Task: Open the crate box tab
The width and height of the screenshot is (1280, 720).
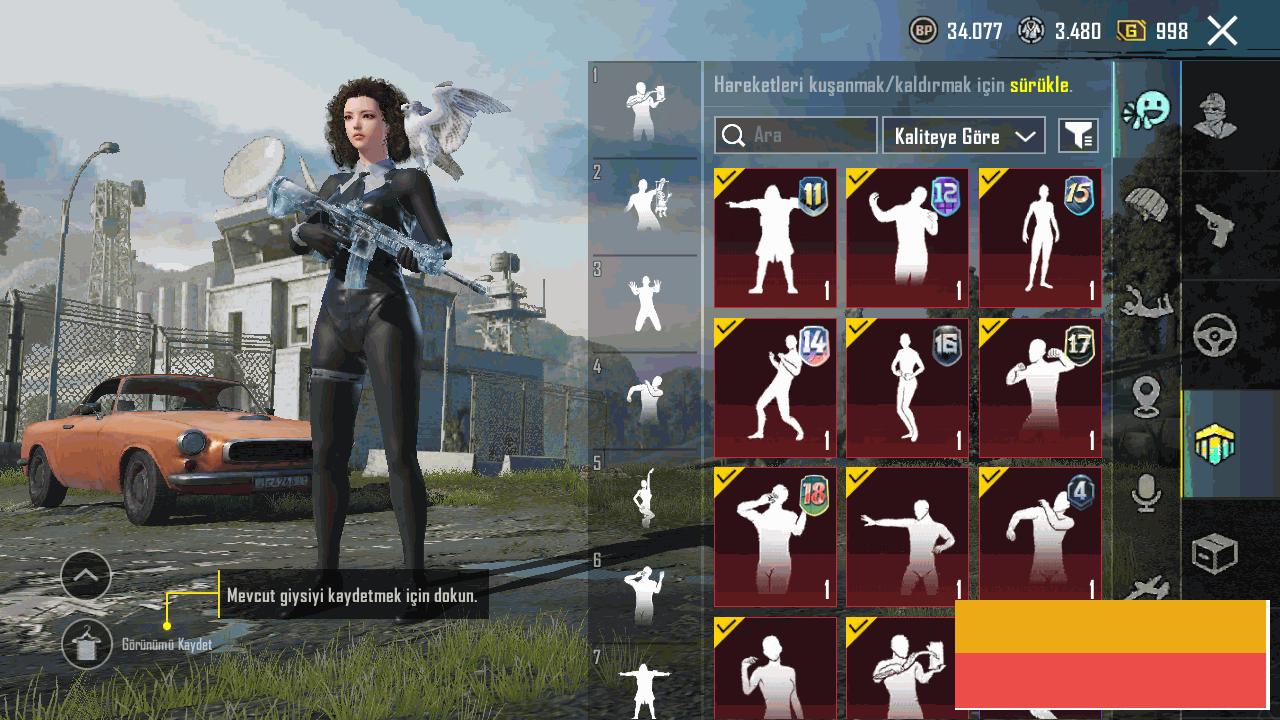Action: coord(1215,553)
